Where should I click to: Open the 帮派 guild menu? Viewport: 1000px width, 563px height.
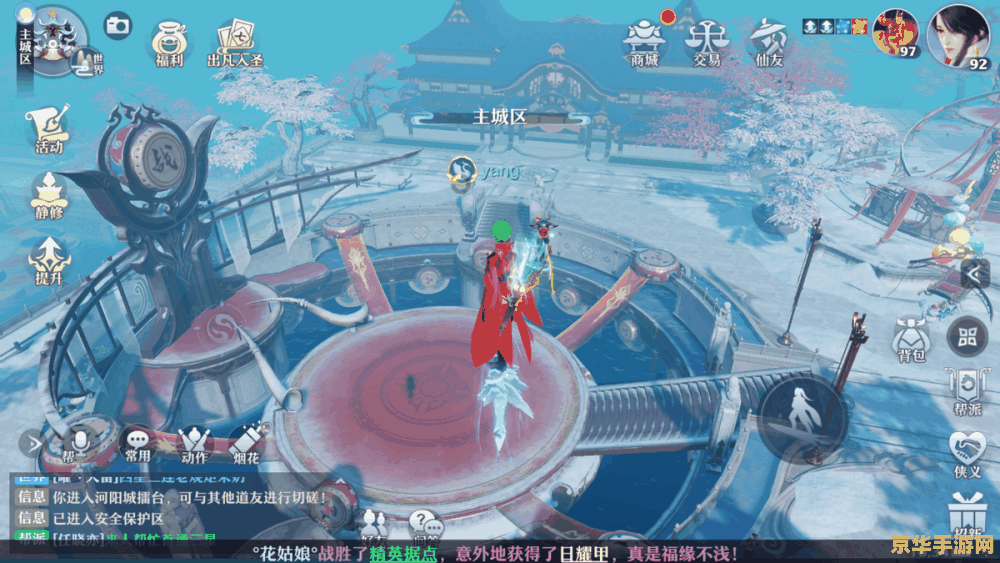[x=967, y=391]
